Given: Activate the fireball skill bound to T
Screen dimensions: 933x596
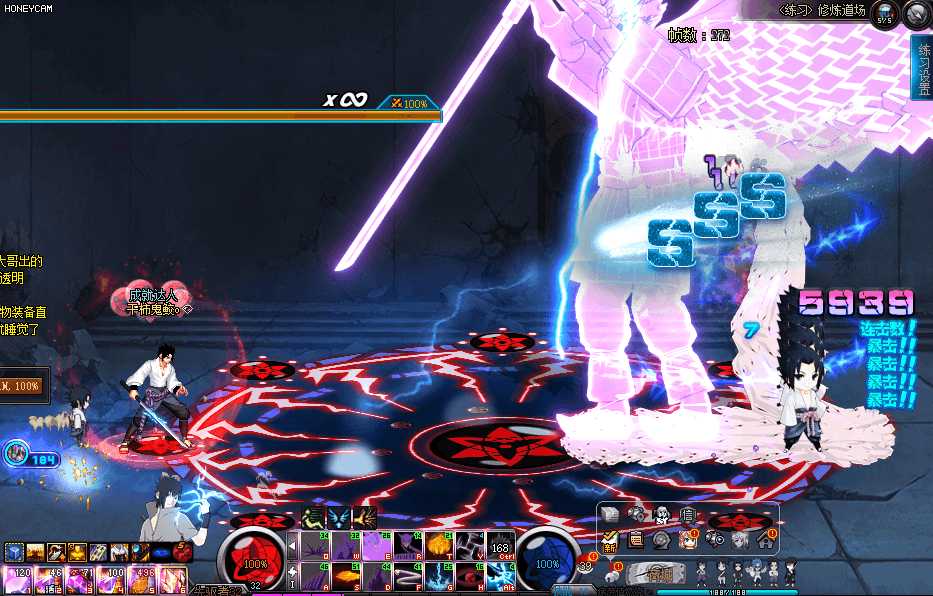Looking at the screenshot, I should 439,545.
